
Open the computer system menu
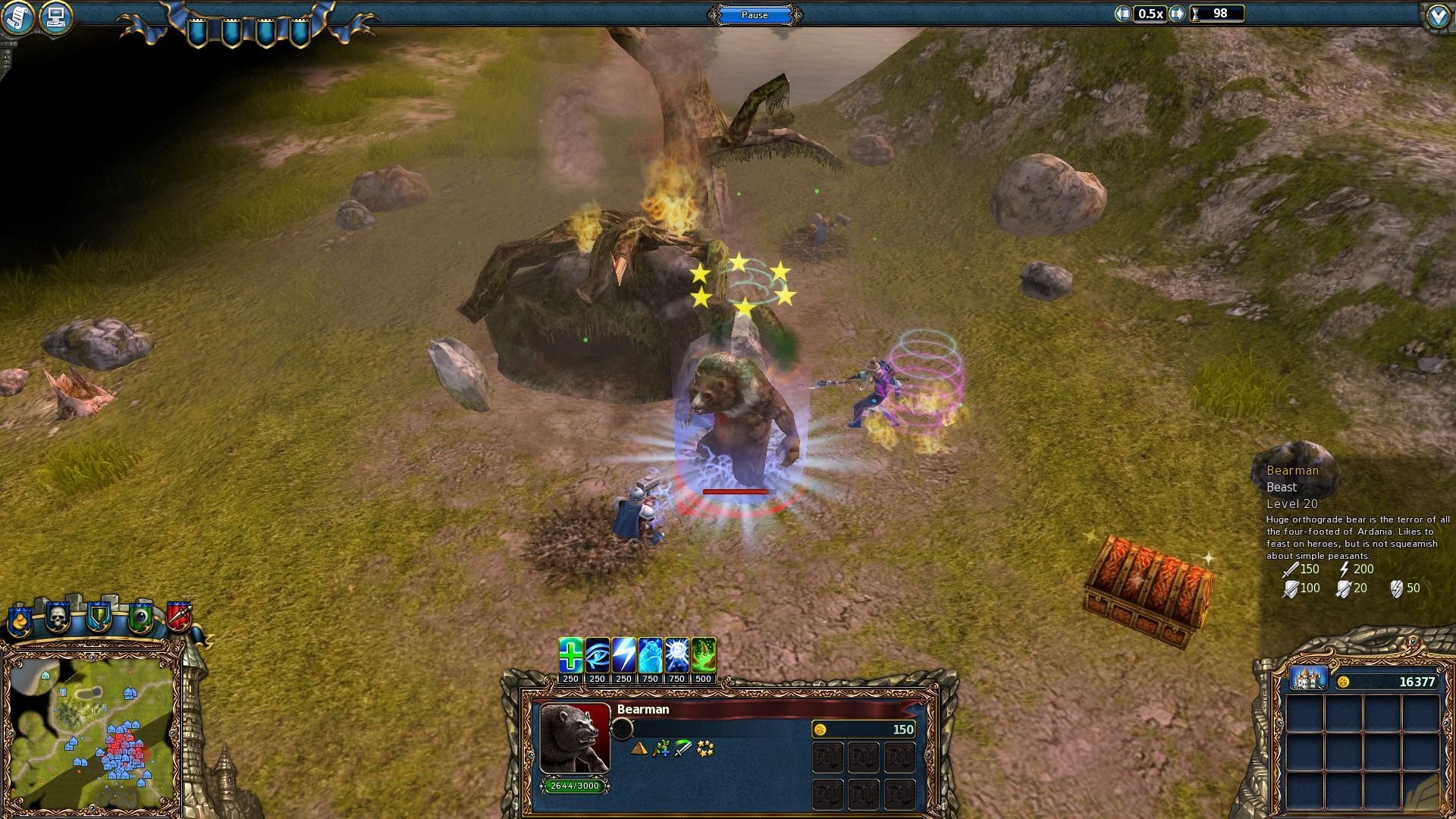coord(55,17)
